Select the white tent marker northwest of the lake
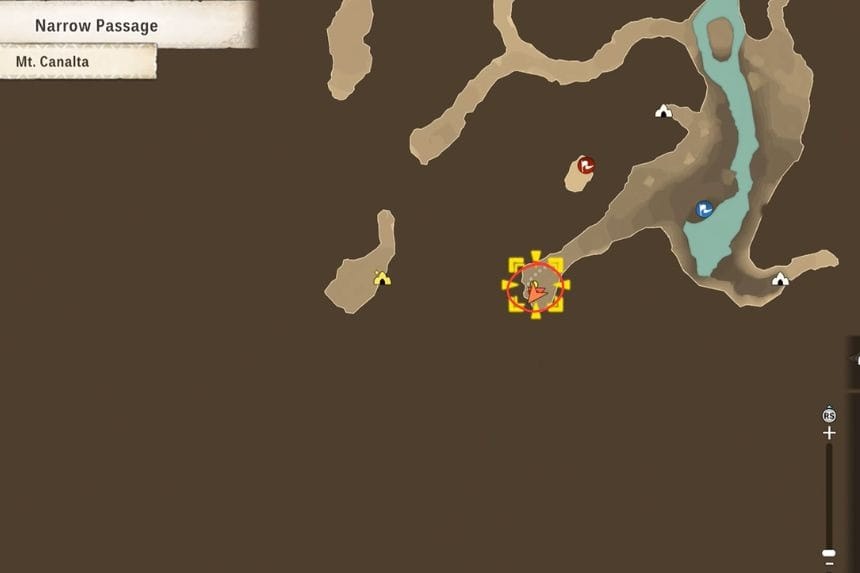Image resolution: width=860 pixels, height=573 pixels. (x=662, y=111)
